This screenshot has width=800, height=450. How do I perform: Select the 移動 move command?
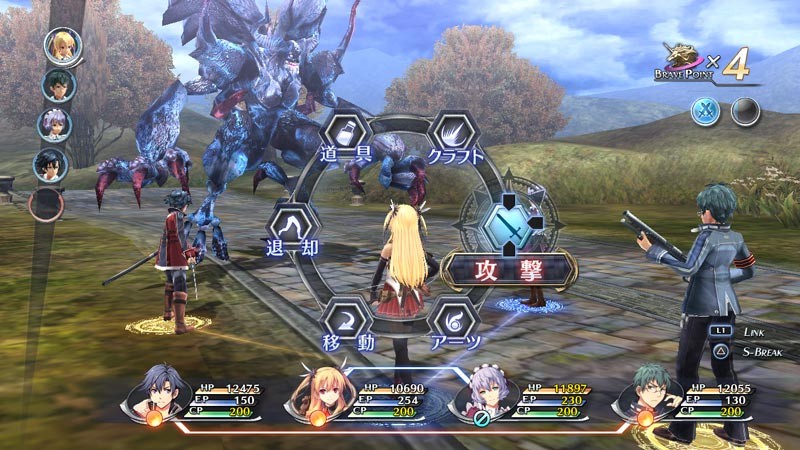345,322
